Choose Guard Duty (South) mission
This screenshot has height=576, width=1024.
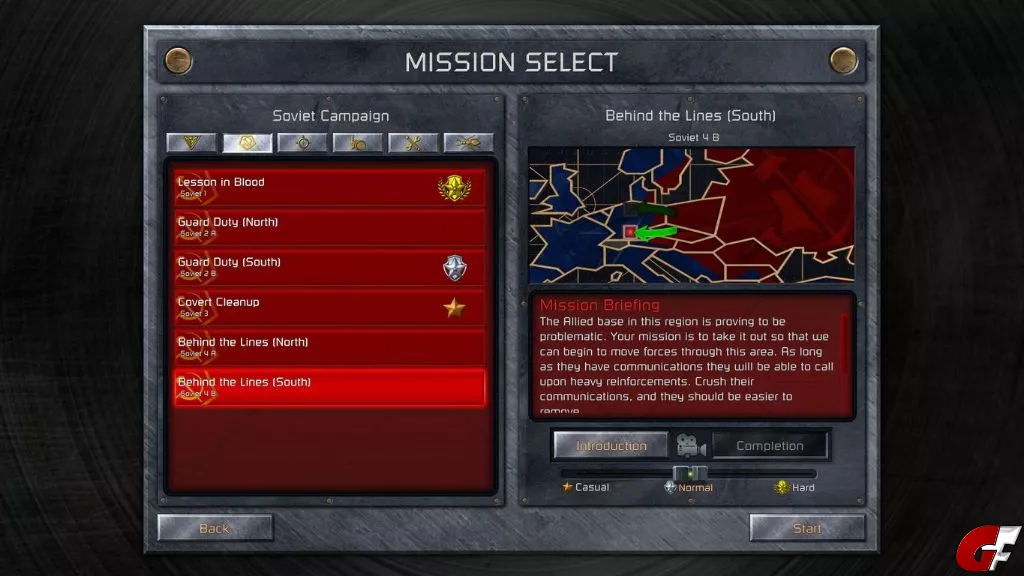(330, 267)
